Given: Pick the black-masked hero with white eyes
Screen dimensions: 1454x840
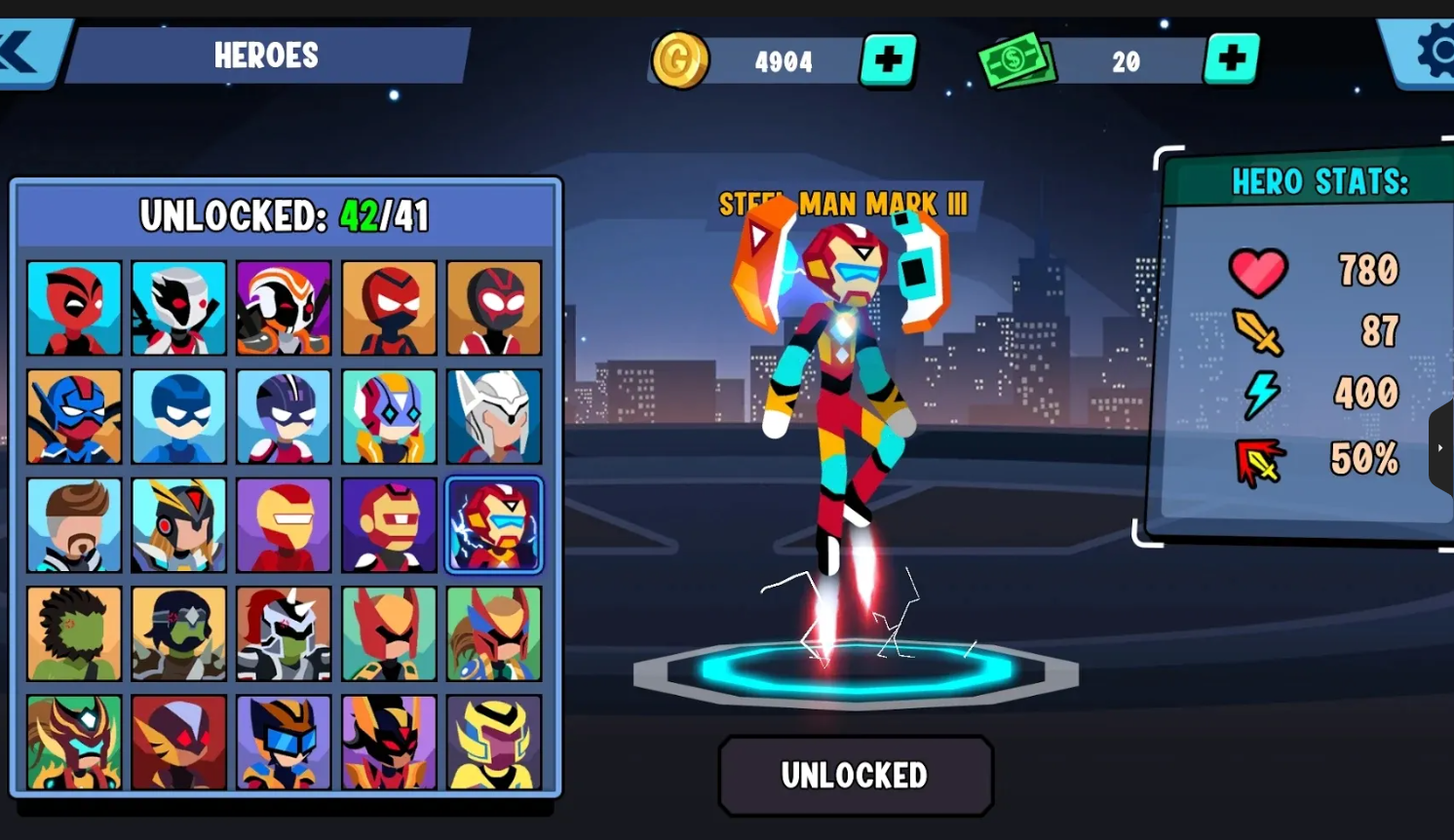Looking at the screenshot, I should (x=494, y=308).
